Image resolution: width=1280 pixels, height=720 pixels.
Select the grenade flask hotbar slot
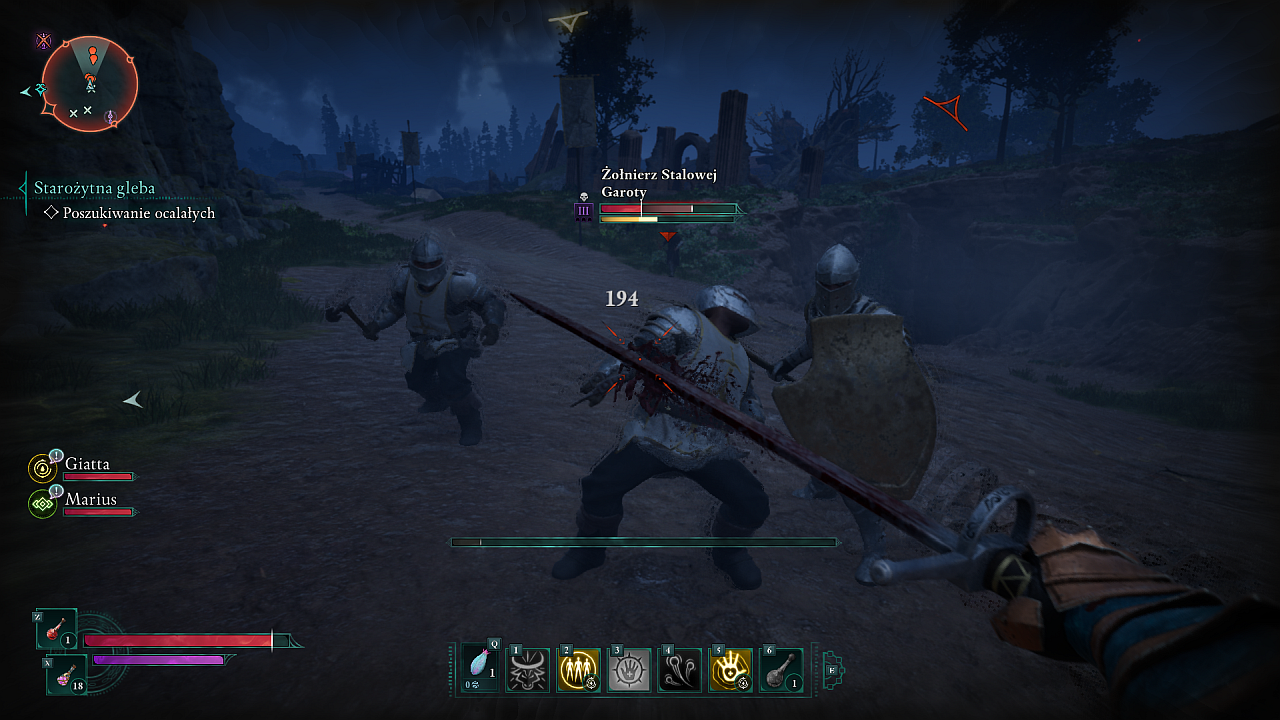pyautogui.click(x=781, y=670)
